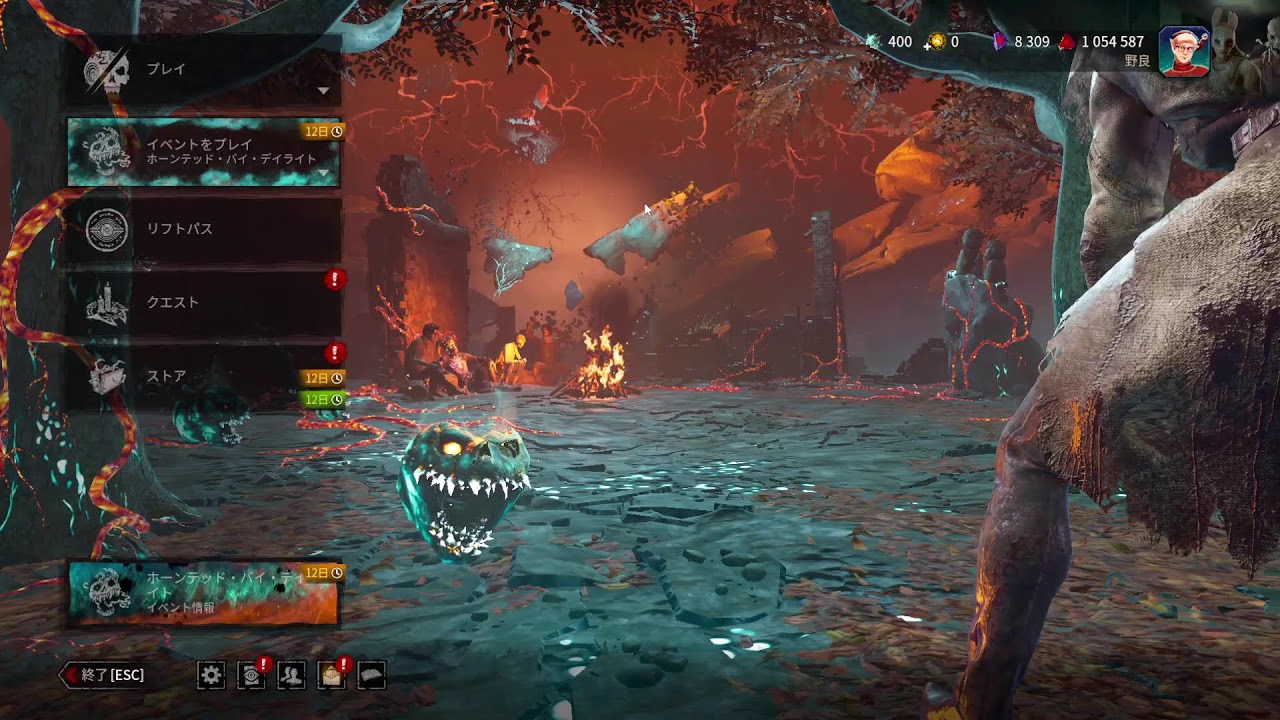1280x720 pixels.
Task: Open settings via the gear icon
Action: tap(211, 676)
